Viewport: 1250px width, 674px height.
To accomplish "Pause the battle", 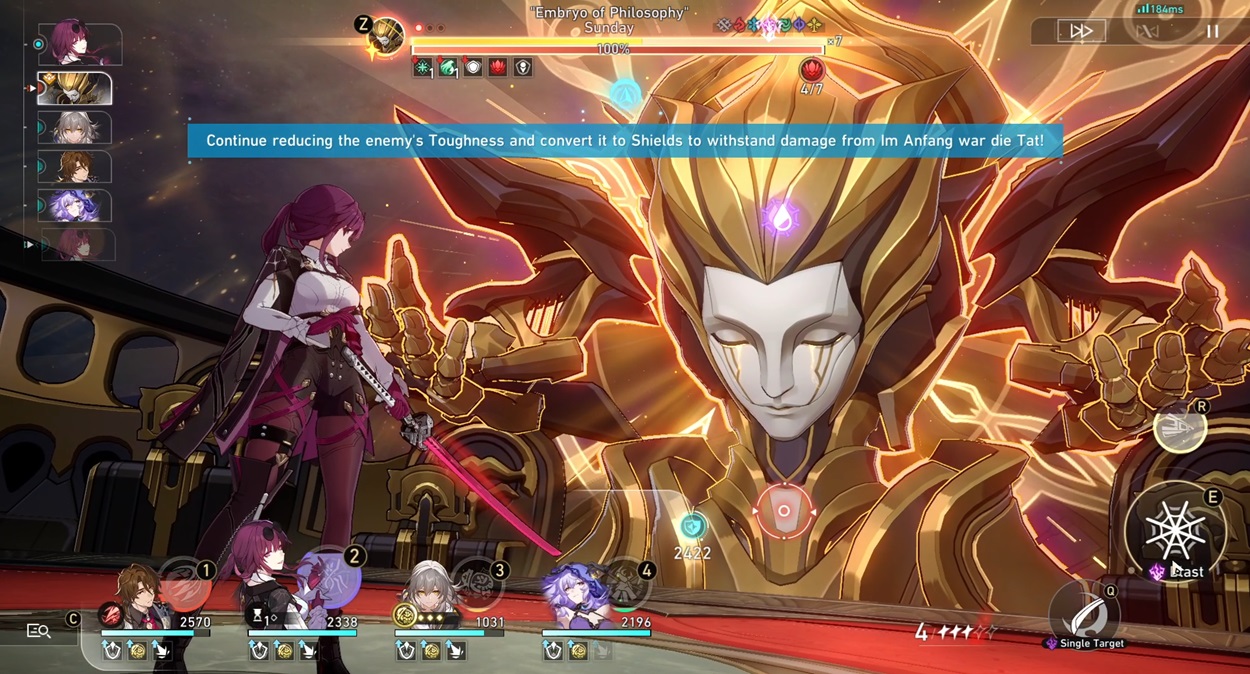I will click(1212, 32).
